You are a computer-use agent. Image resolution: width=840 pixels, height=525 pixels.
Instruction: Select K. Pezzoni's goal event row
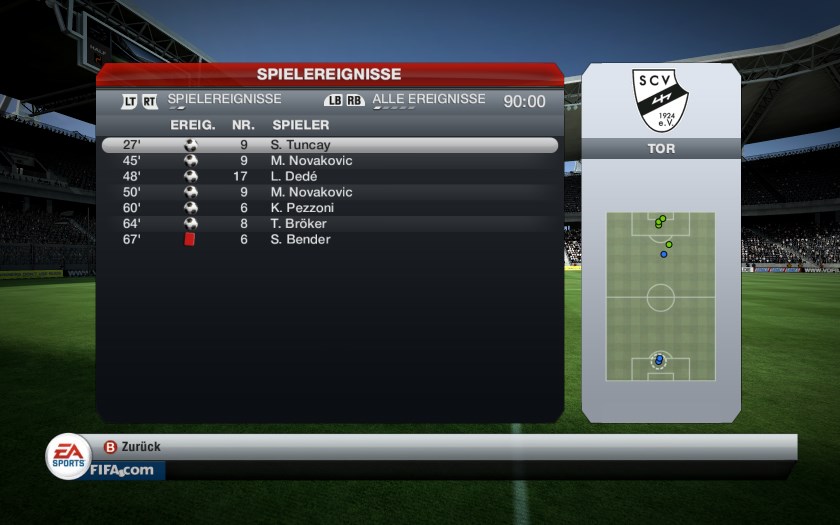click(x=330, y=208)
